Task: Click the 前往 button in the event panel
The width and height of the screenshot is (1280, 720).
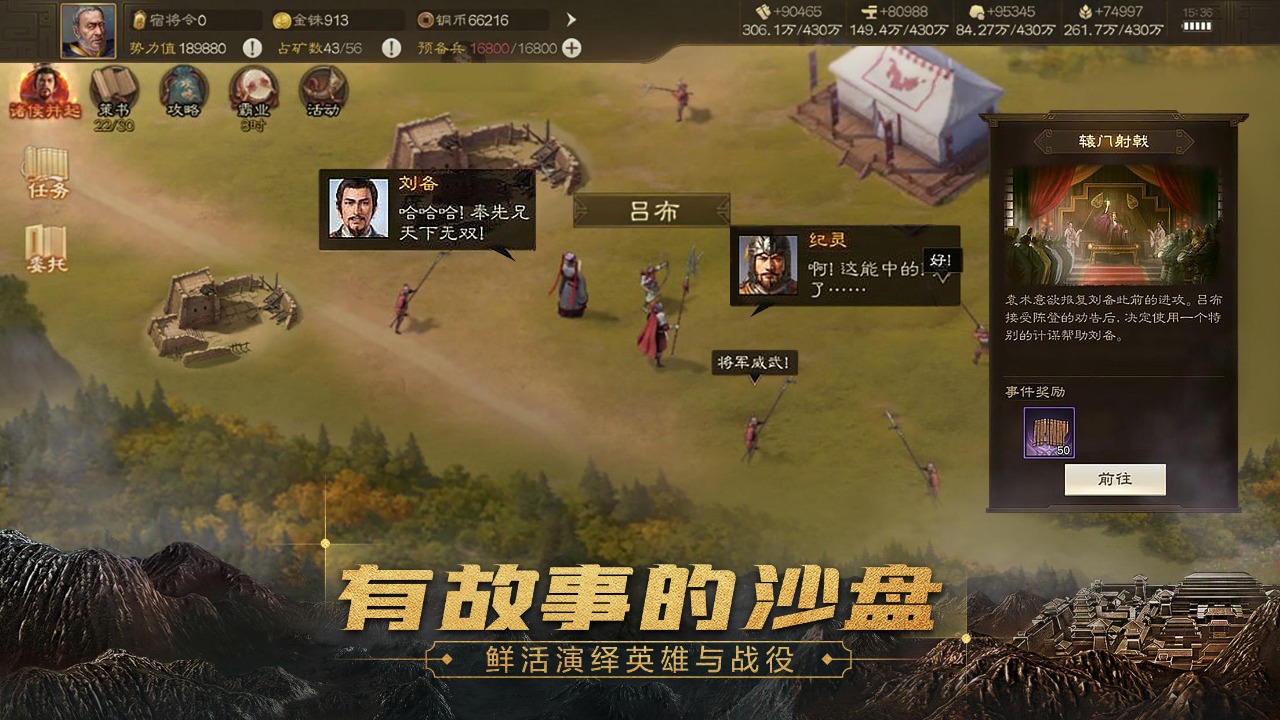Action: point(1114,479)
